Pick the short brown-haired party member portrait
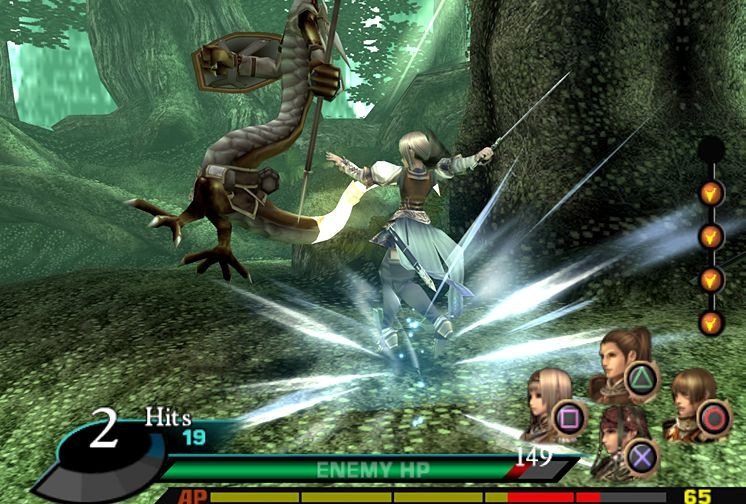Viewport: 746px width, 504px height. pos(689,399)
